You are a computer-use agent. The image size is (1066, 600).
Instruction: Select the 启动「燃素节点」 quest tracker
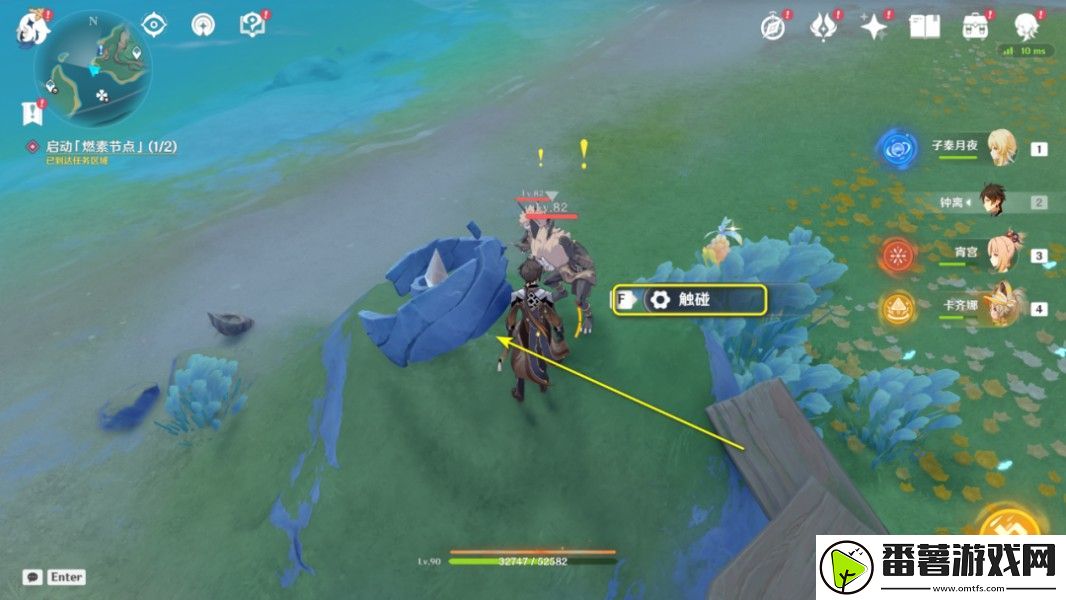[110, 147]
